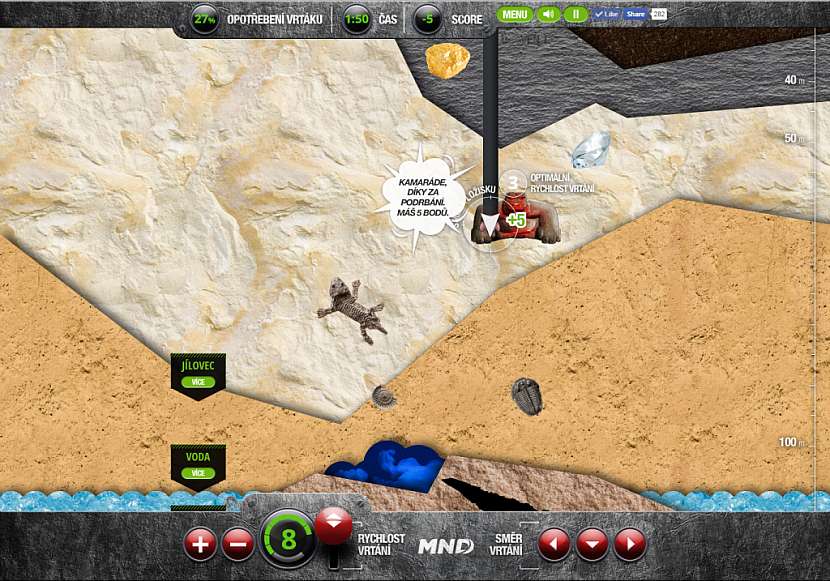The image size is (830, 581).
Task: Click the MND logo
Action: coord(445,546)
